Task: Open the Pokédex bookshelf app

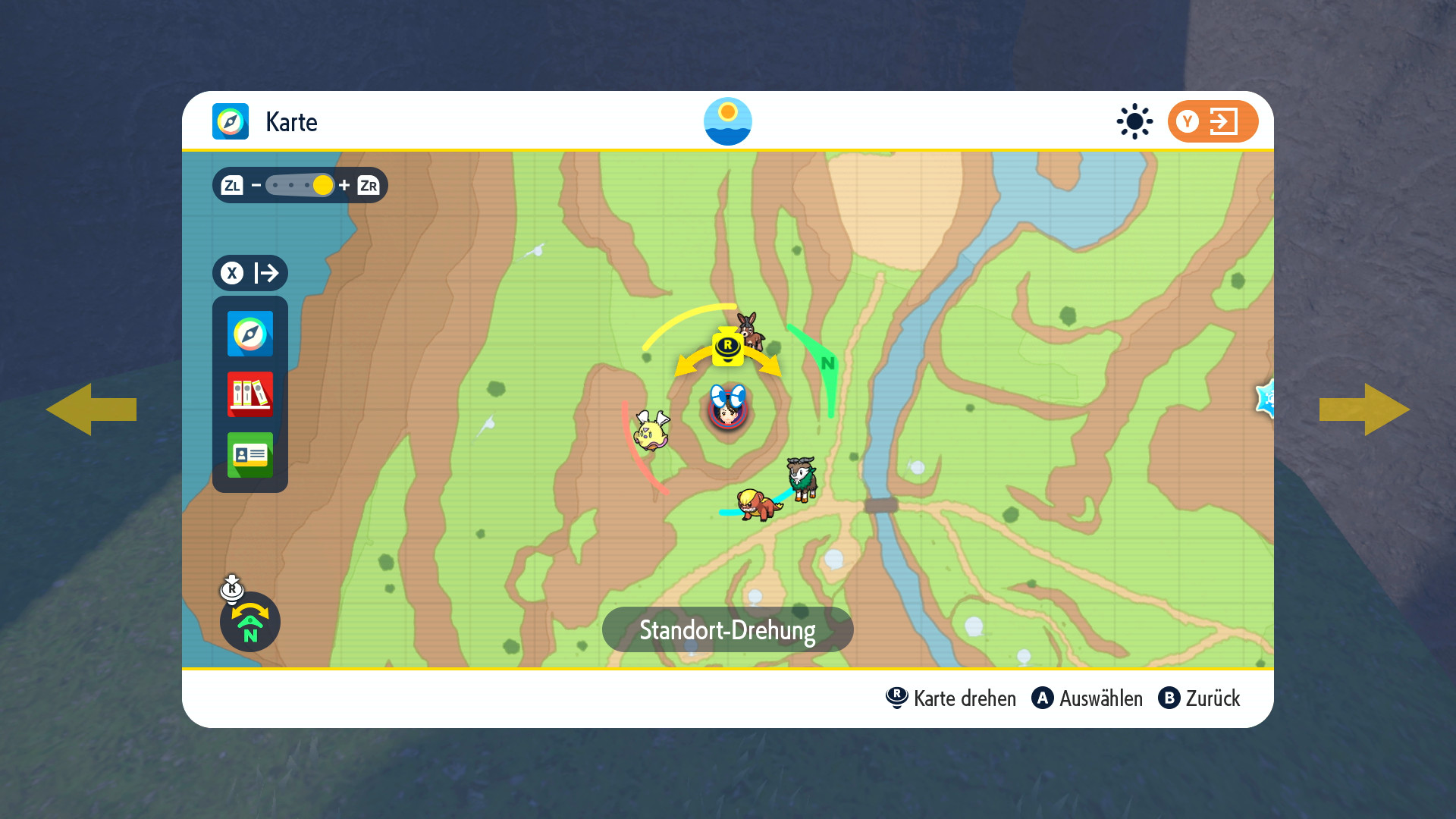Action: coord(250,394)
